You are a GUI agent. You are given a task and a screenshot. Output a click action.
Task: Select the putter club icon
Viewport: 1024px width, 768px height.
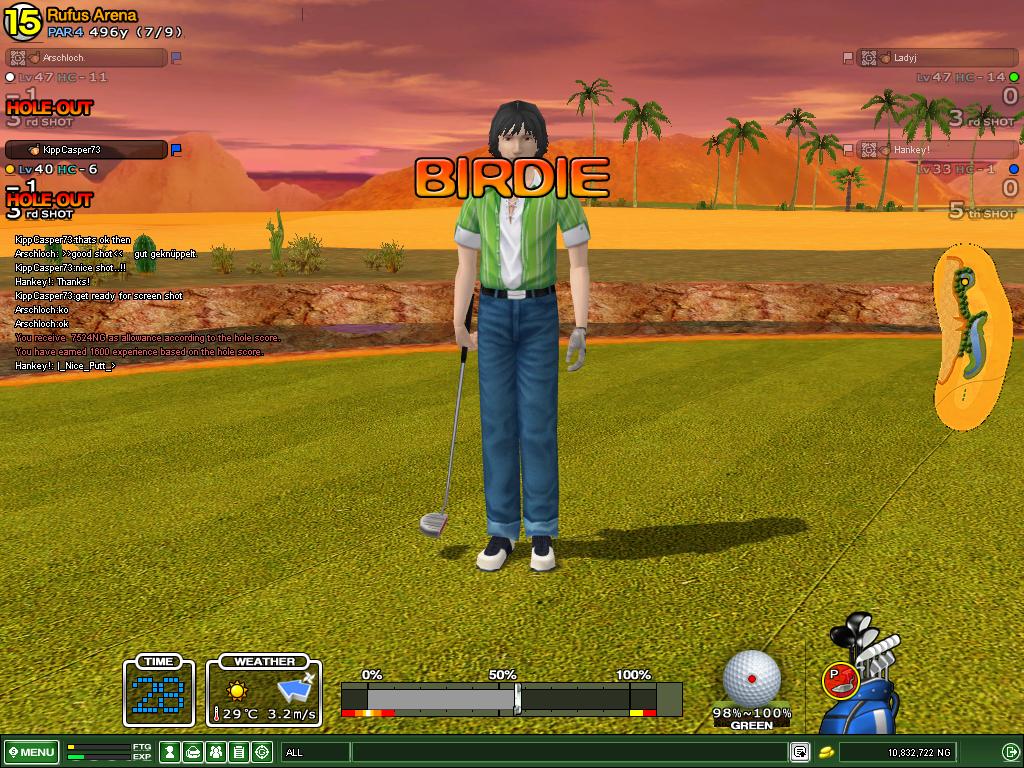point(839,680)
